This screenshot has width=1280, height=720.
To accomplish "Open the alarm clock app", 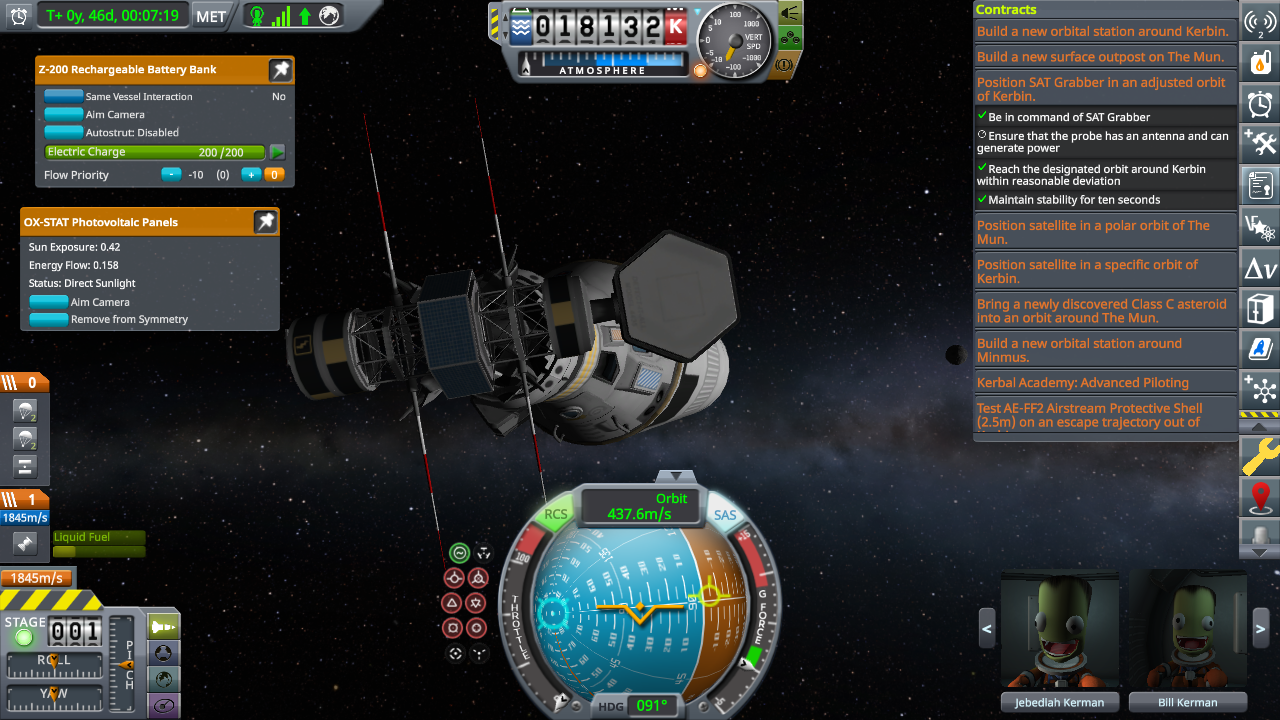I will point(1259,104).
